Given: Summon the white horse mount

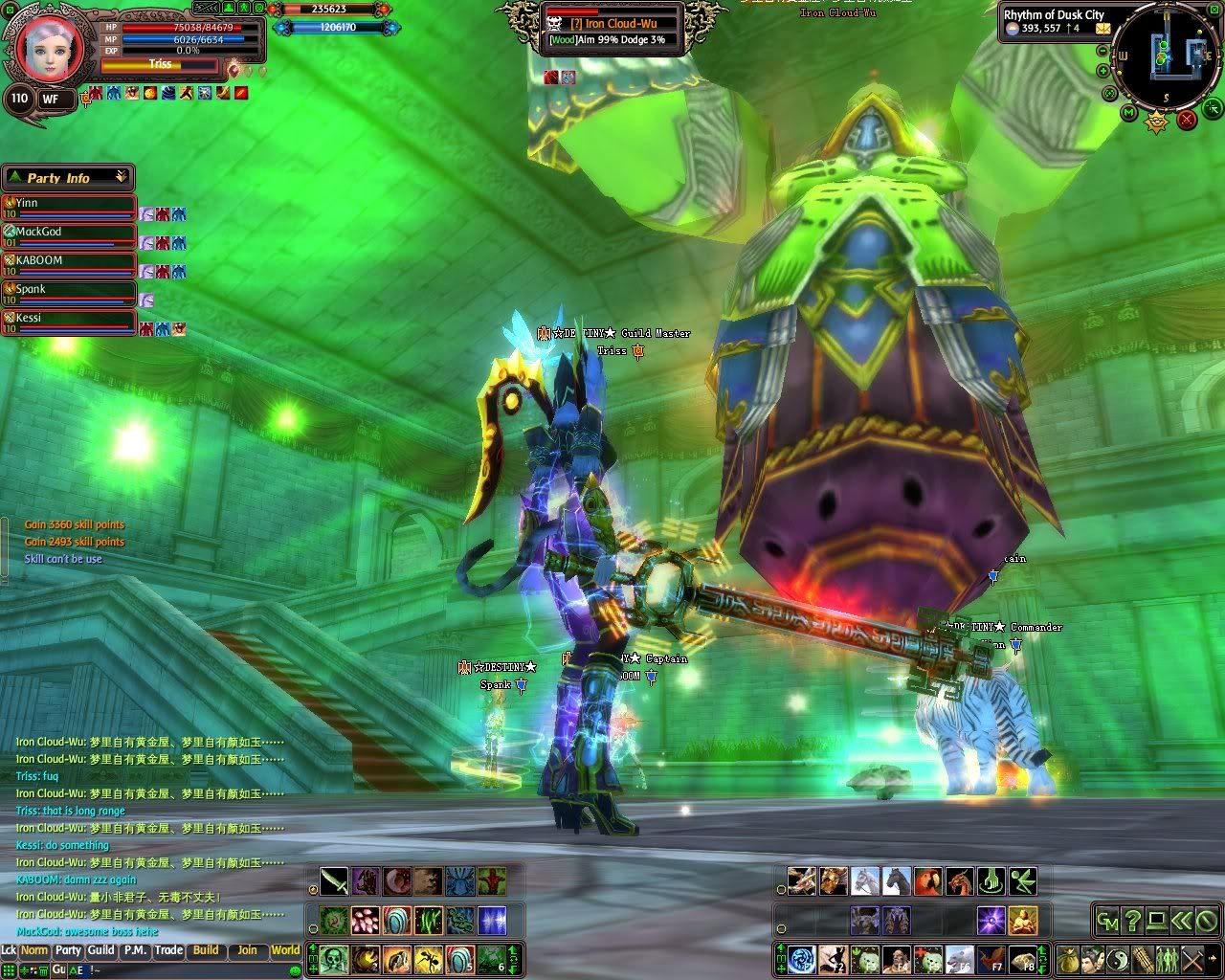Looking at the screenshot, I should pos(865,880).
